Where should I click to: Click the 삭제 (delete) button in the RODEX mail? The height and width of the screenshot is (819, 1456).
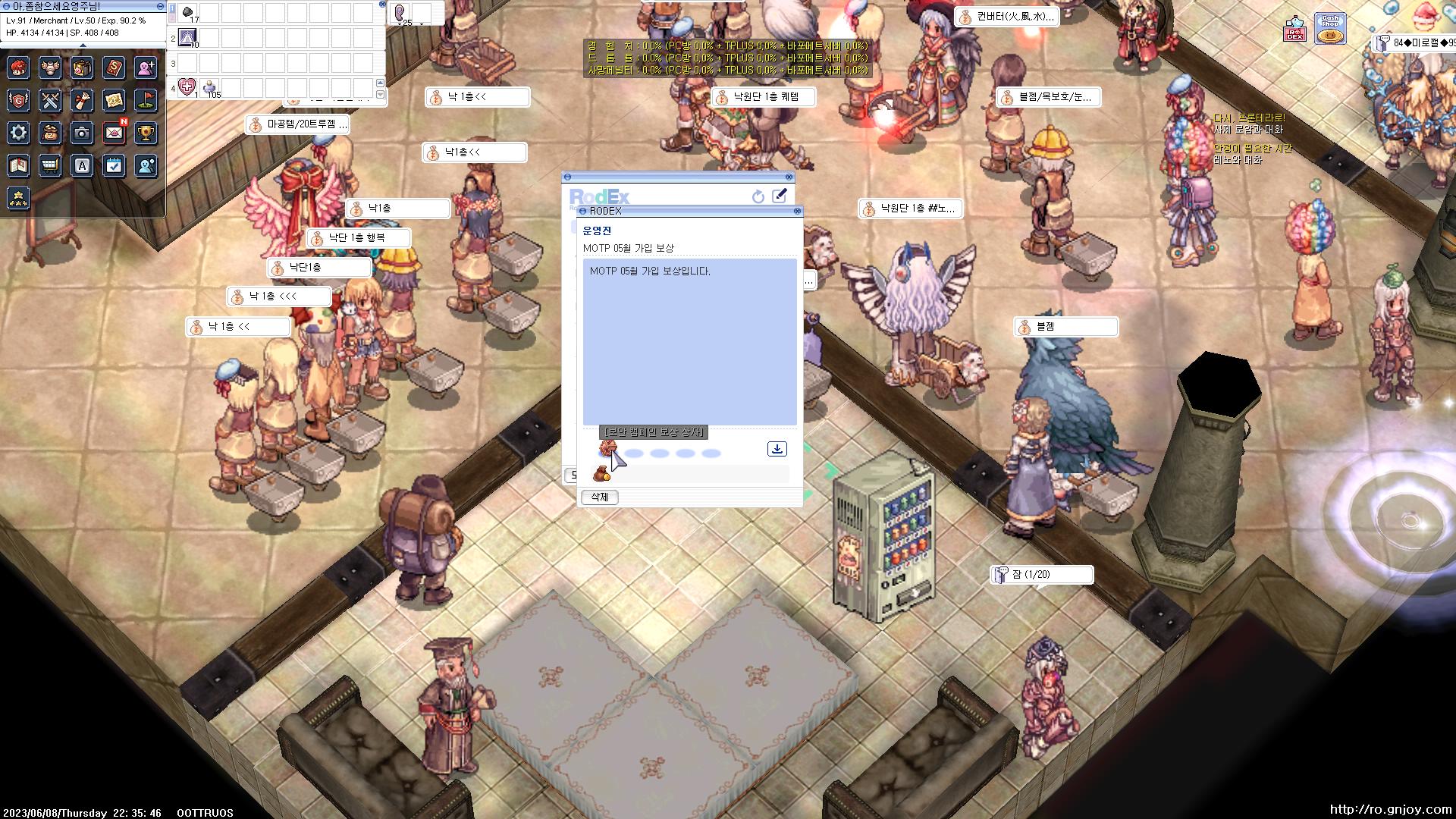(x=599, y=497)
